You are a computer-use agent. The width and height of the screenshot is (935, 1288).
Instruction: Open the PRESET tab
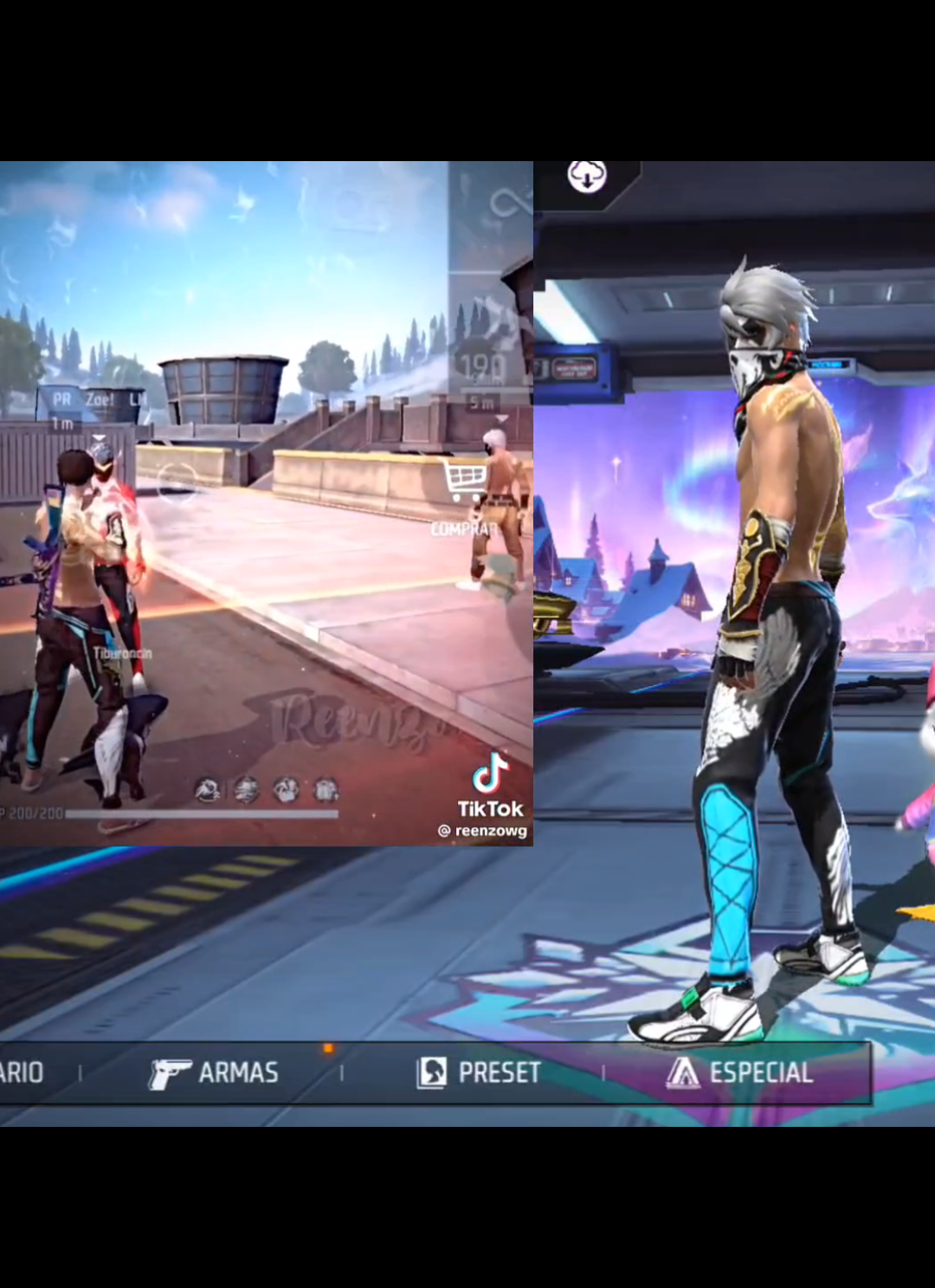pos(479,1073)
